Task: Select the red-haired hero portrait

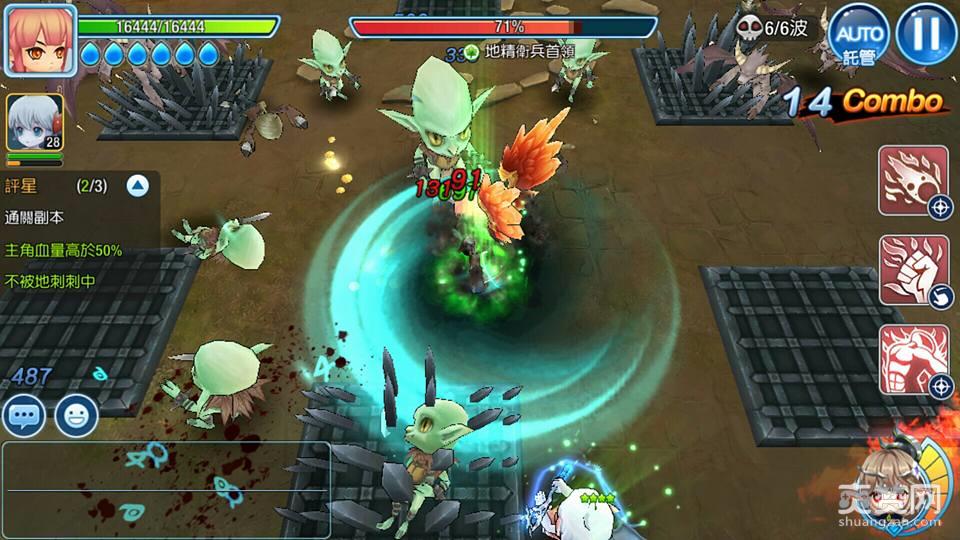Action: point(40,40)
